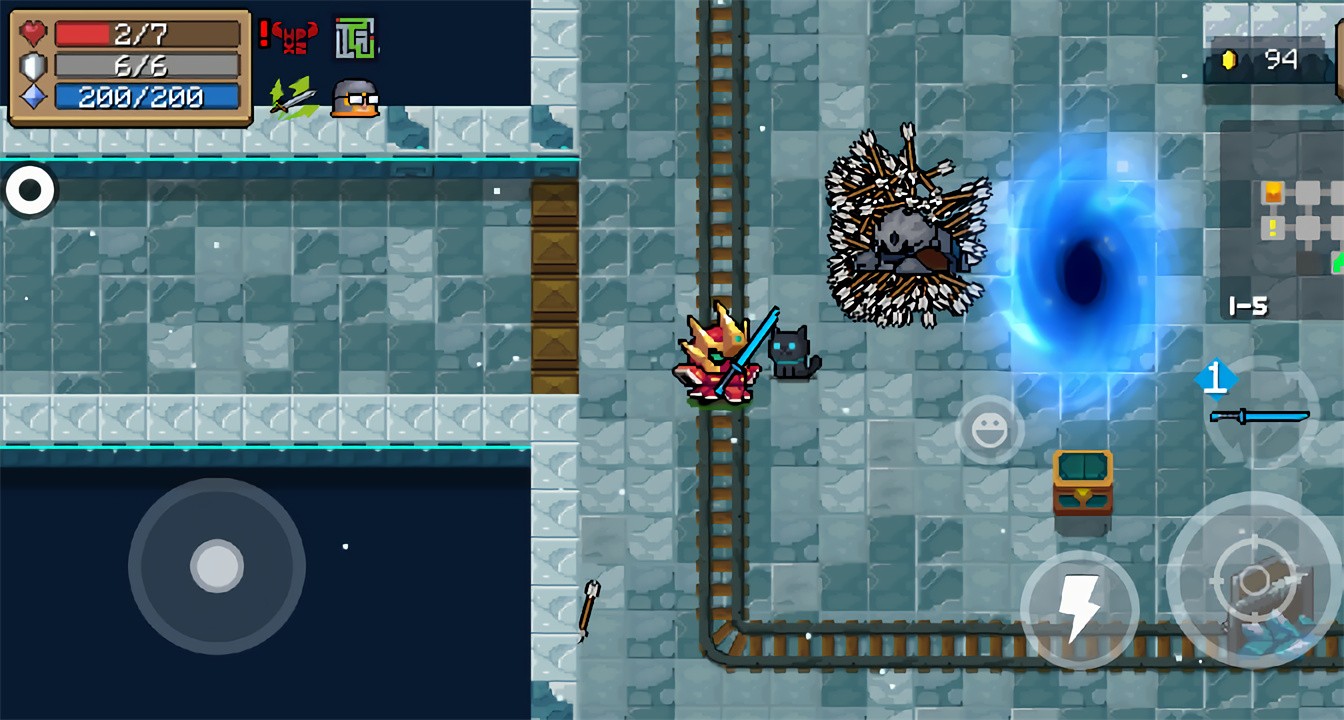Hit the crosshair attack button

[x=1254, y=581]
